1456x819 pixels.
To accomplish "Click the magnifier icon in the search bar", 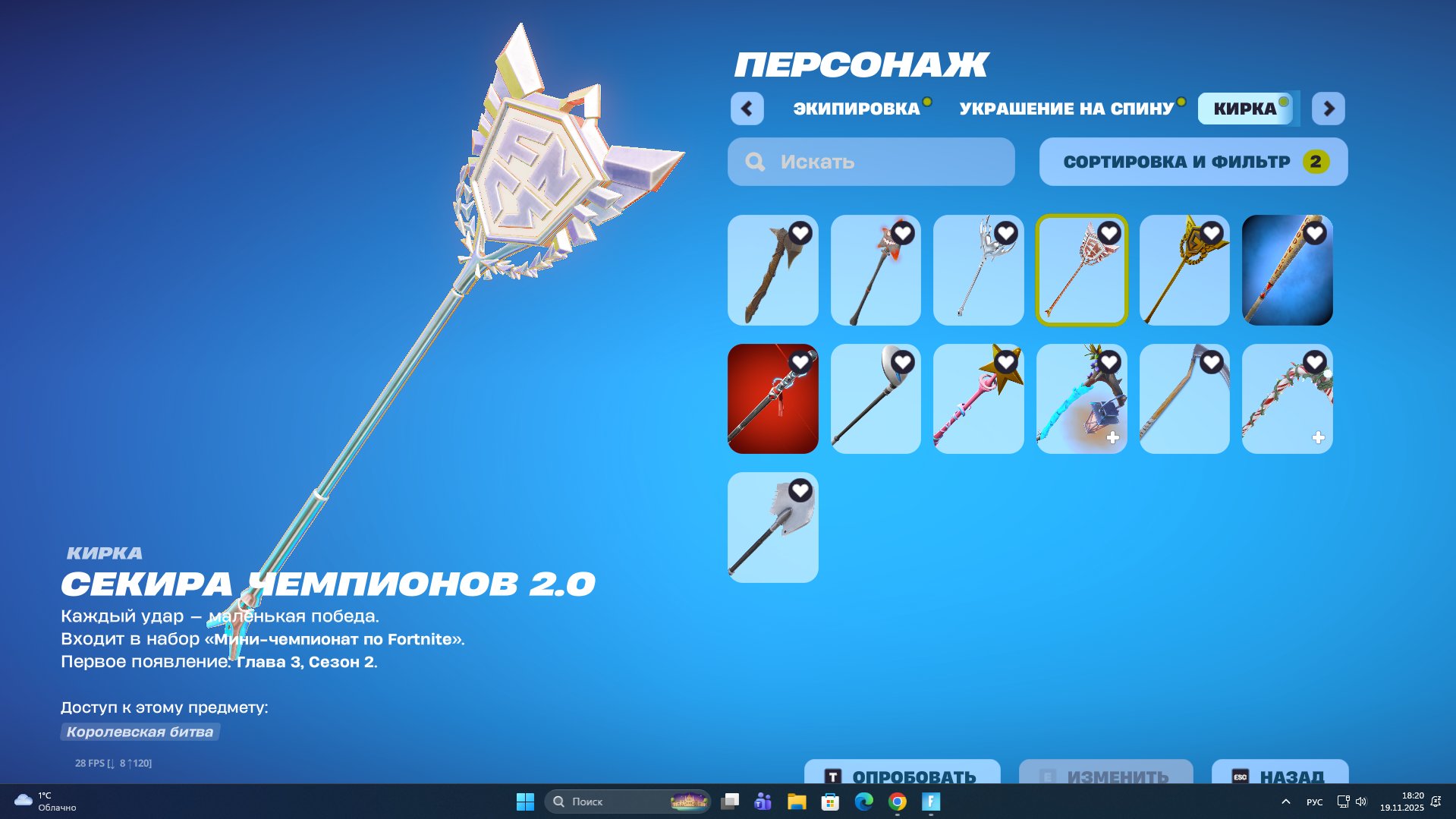I will [755, 161].
